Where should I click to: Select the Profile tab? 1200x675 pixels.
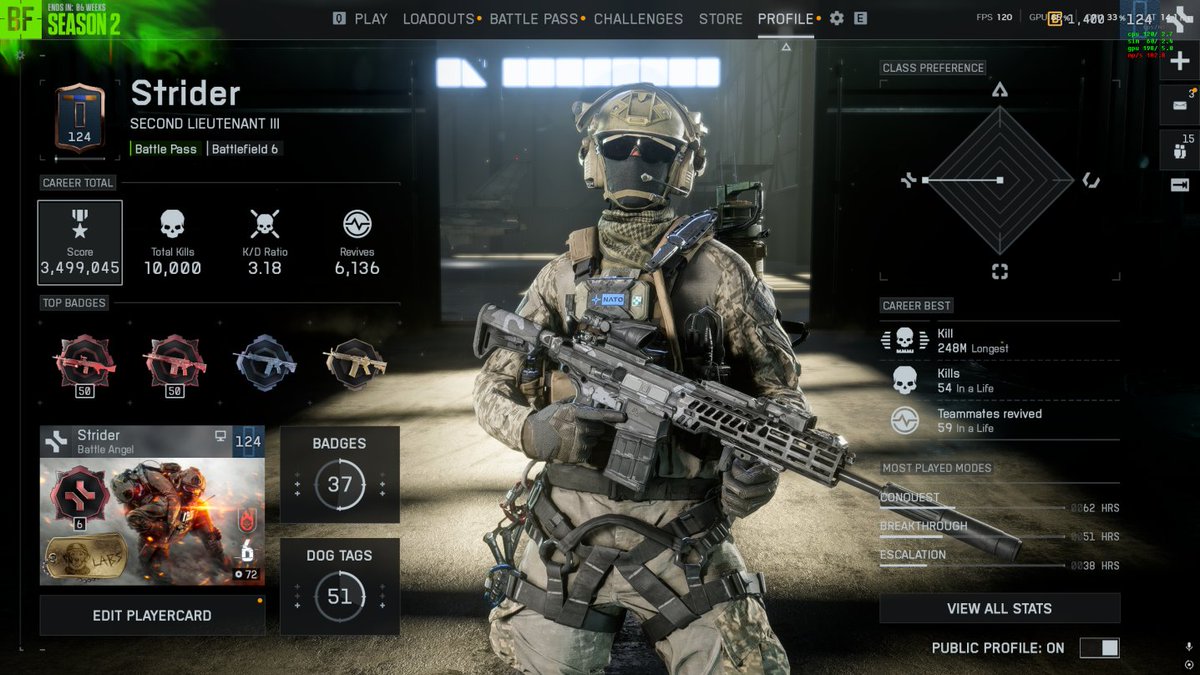786,19
